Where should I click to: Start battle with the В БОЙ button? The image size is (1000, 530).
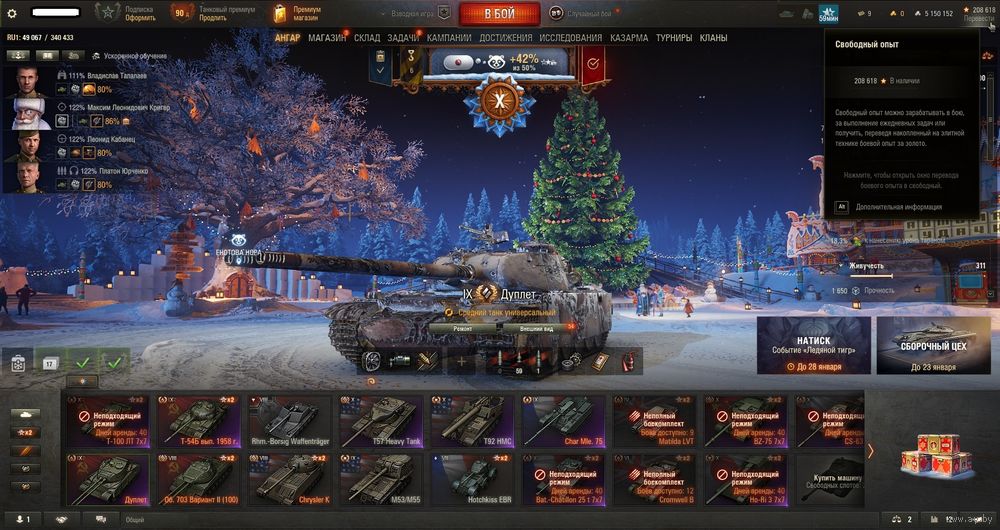pyautogui.click(x=499, y=14)
